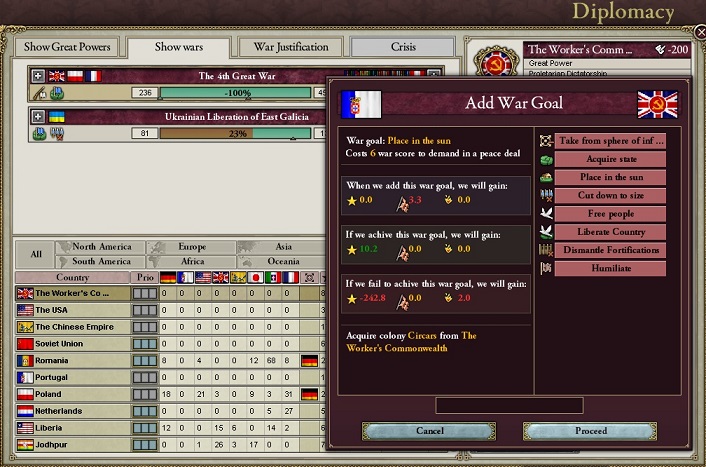The image size is (706, 467).
Task: Select the Acquire state war goal
Action: (x=611, y=159)
